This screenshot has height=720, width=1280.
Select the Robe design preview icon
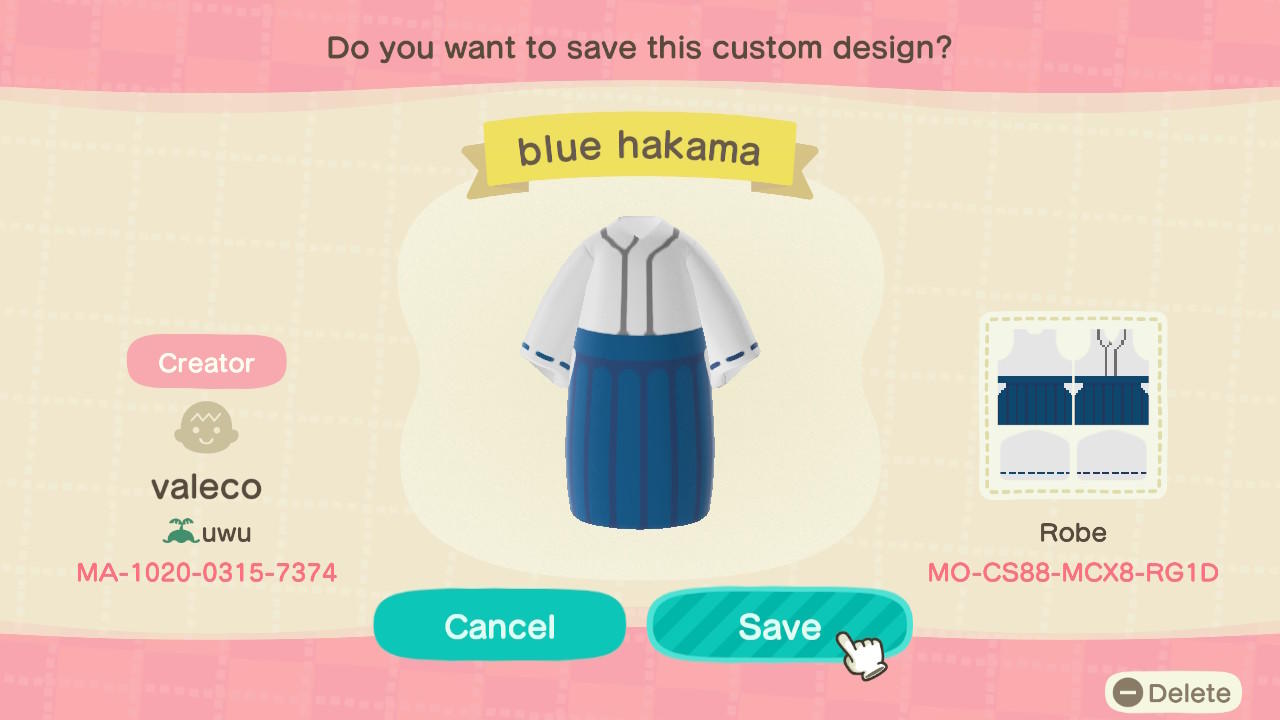point(1073,404)
